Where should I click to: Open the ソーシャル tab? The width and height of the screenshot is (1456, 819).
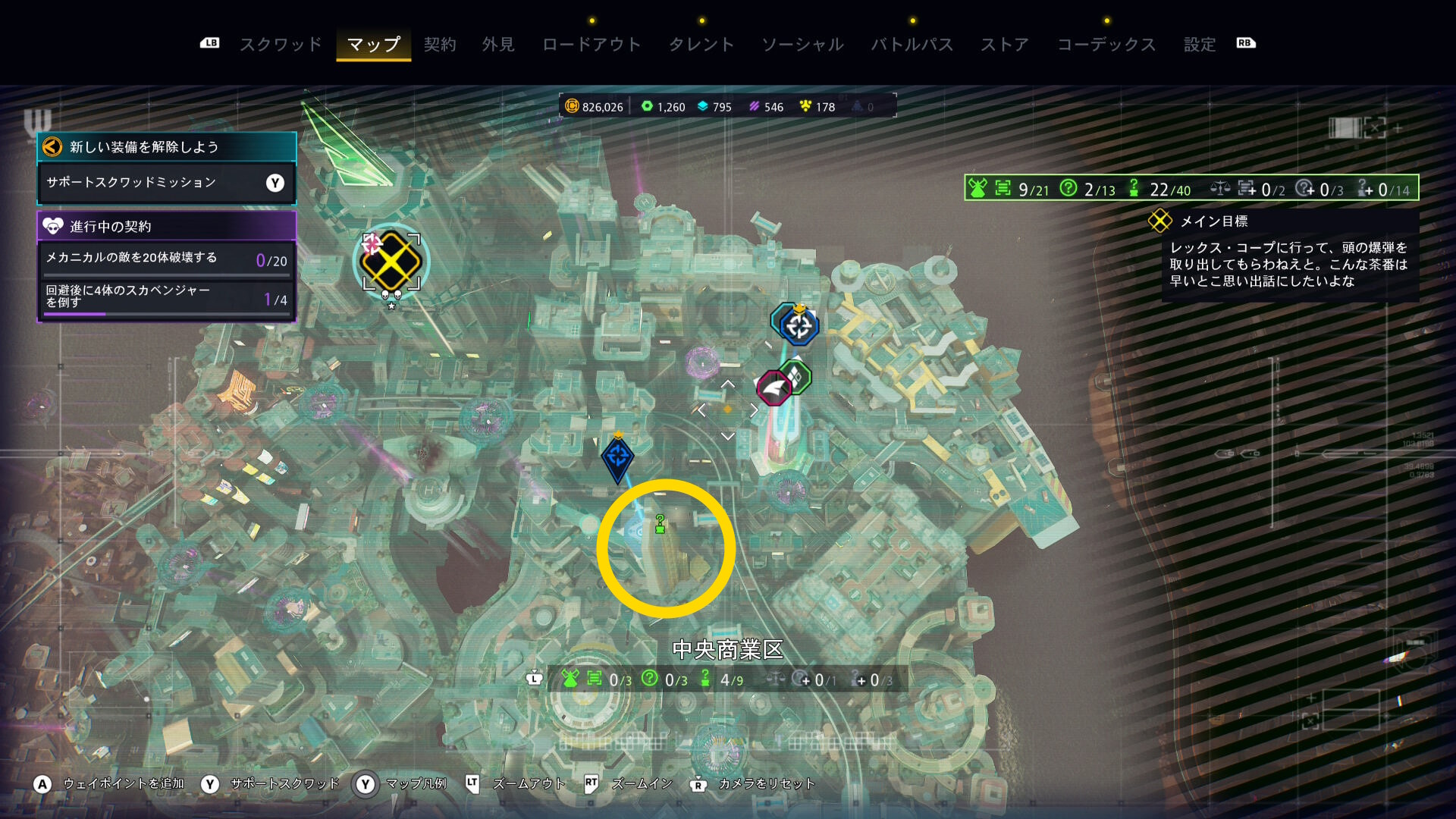(x=802, y=45)
